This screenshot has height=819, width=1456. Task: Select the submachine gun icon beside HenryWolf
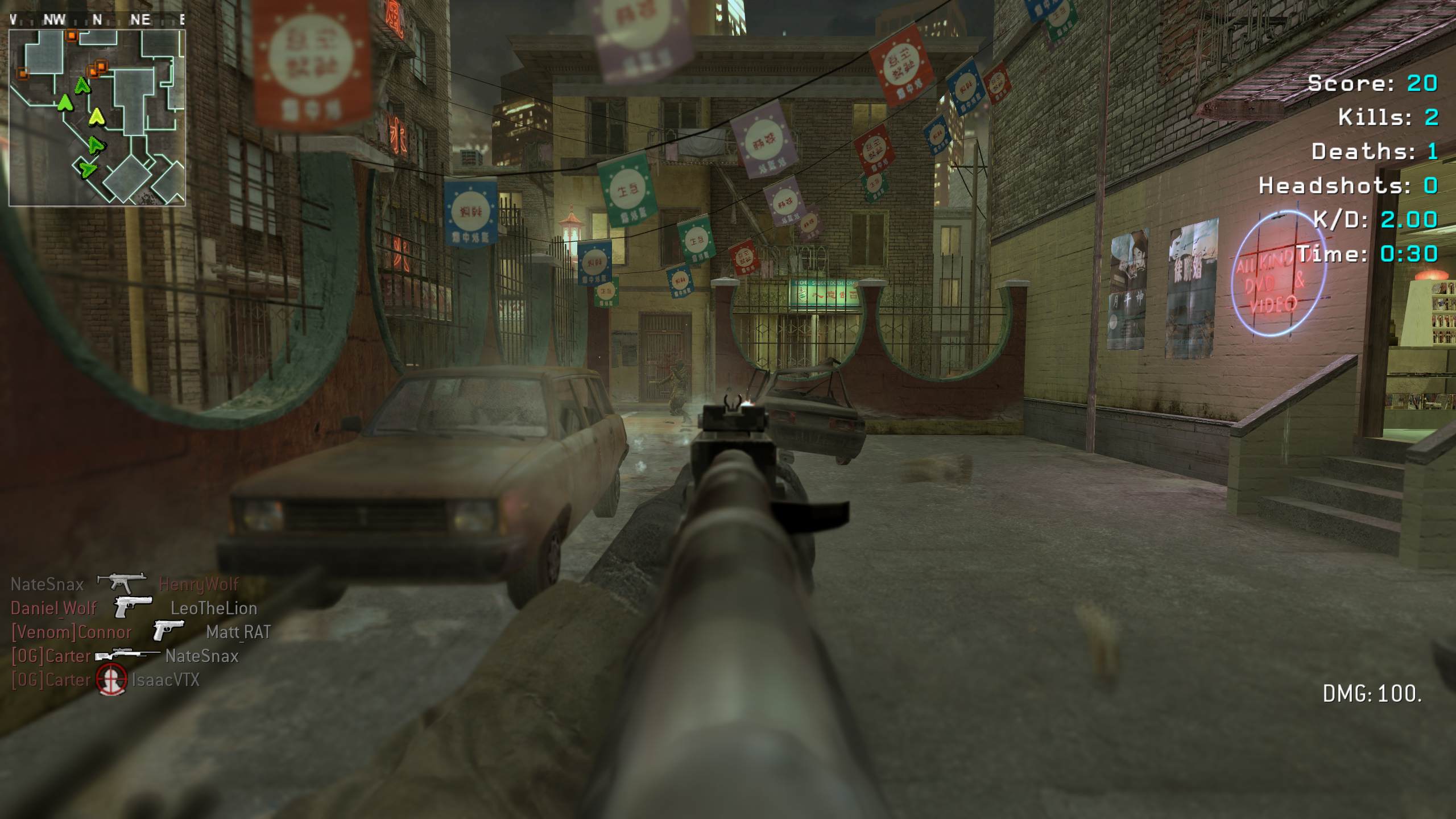(x=121, y=582)
